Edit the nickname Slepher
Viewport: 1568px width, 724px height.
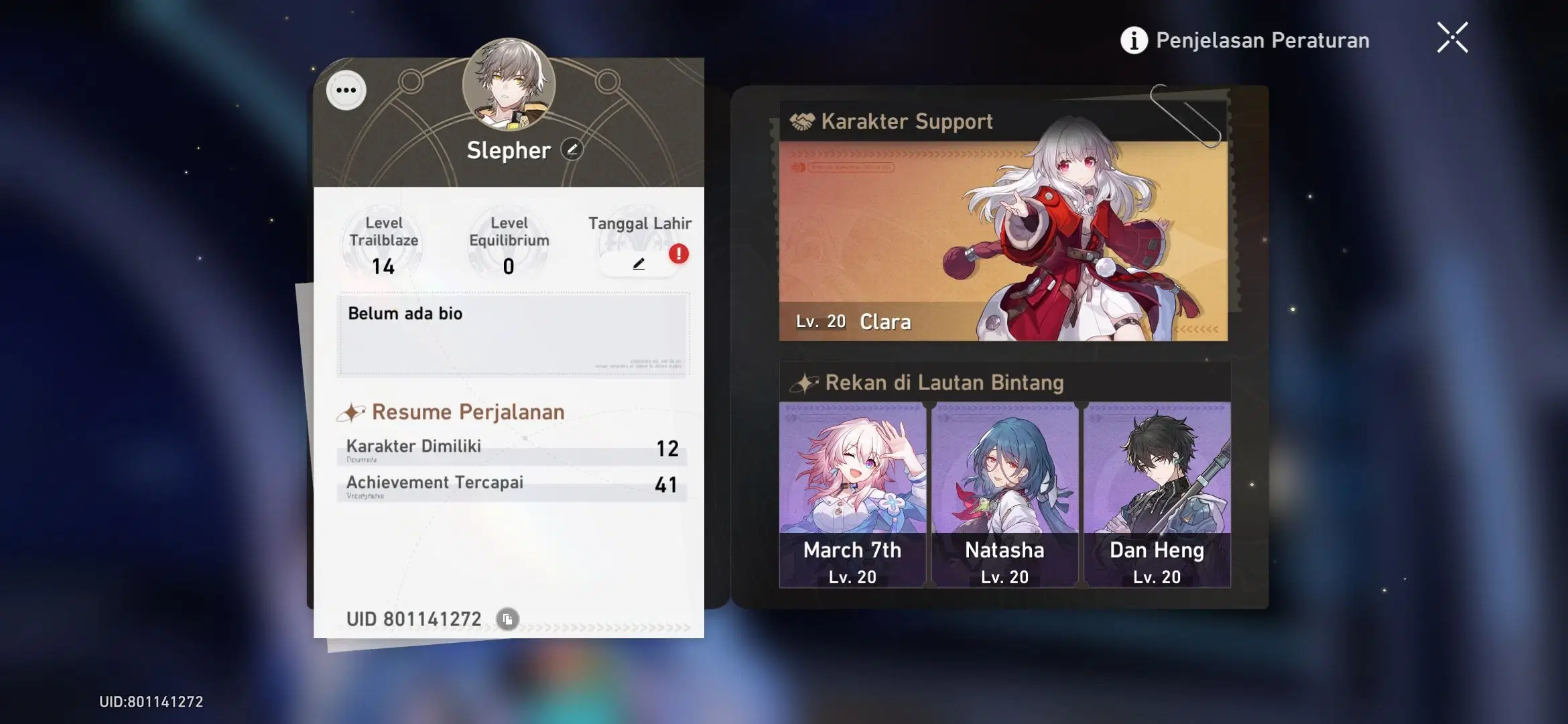[x=572, y=149]
